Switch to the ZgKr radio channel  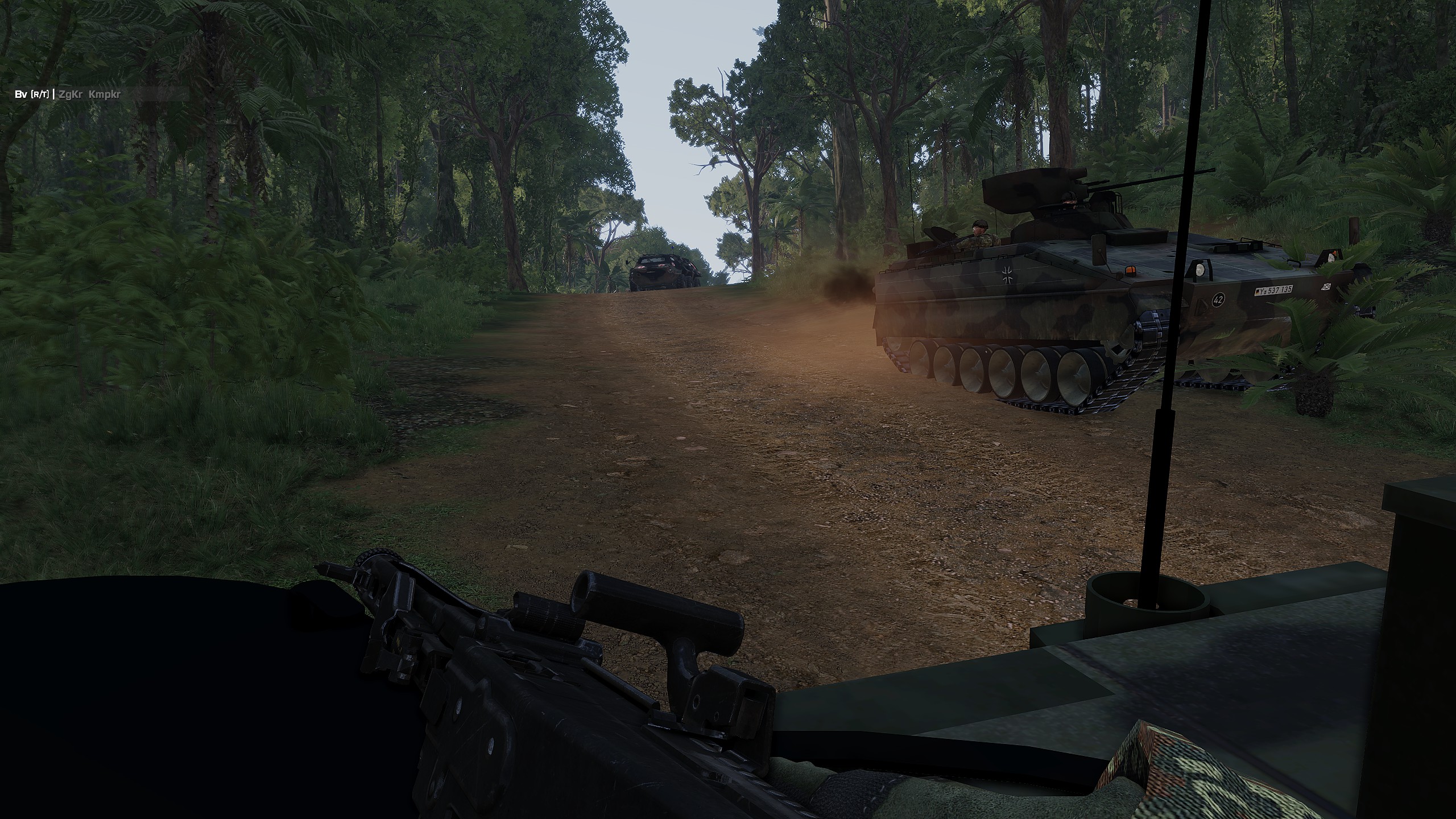[71, 94]
